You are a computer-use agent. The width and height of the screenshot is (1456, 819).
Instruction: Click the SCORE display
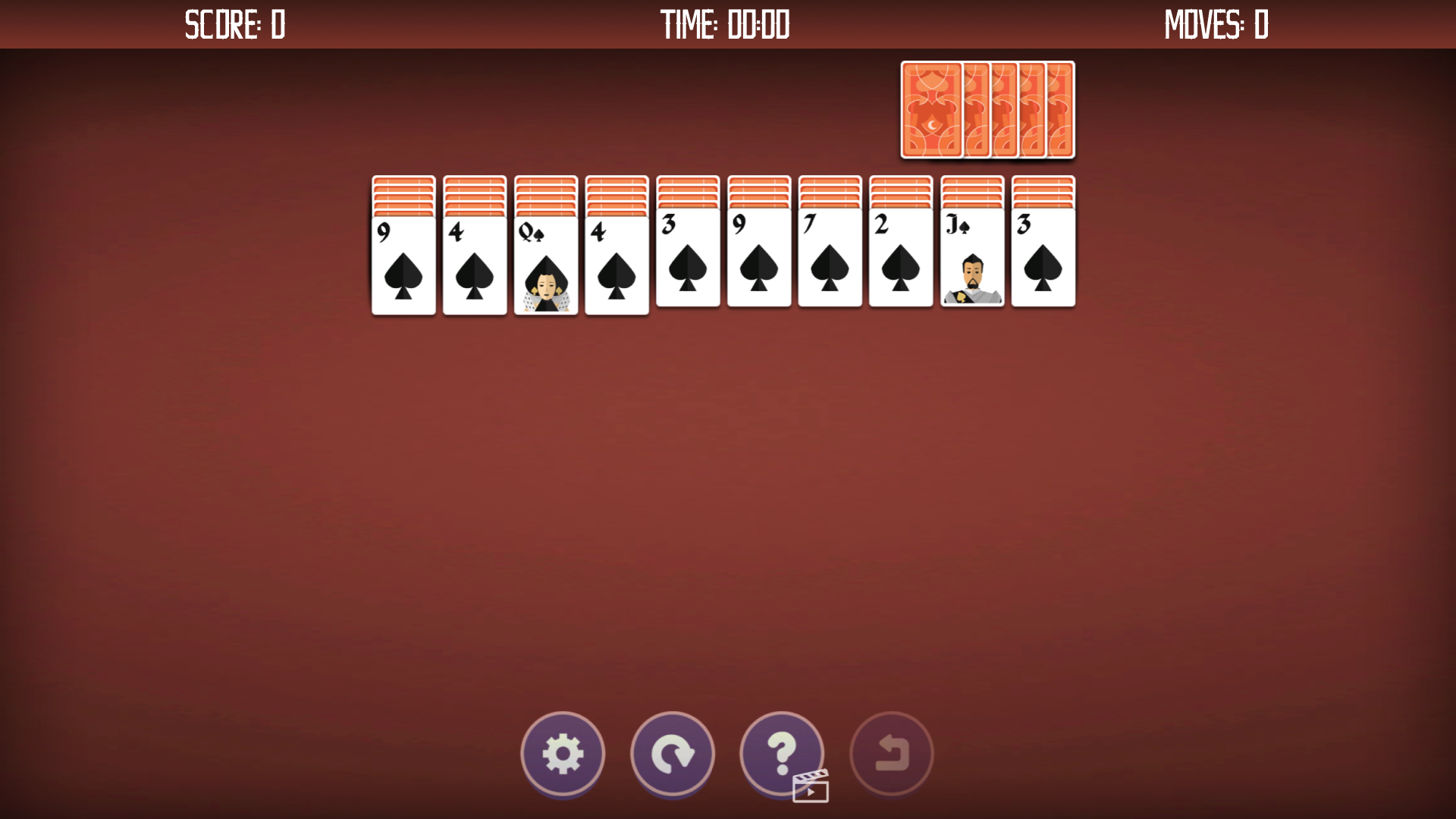pos(235,24)
